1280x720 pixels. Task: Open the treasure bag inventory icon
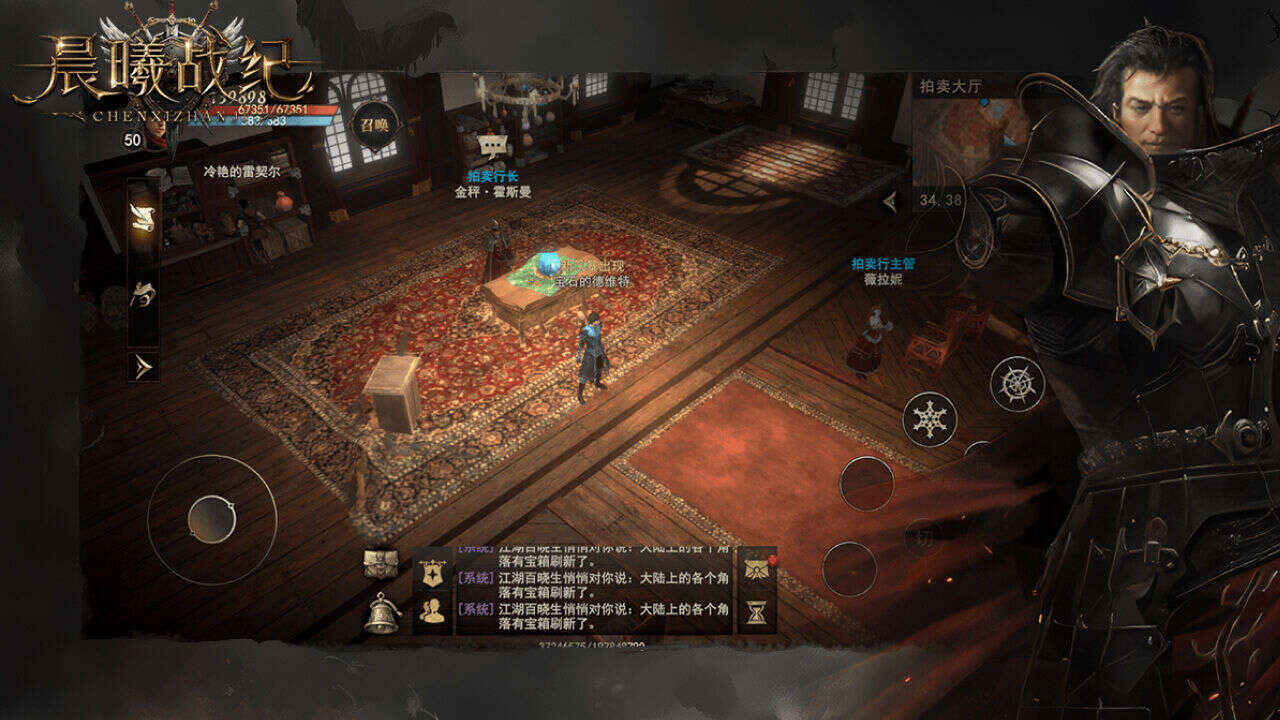click(x=381, y=563)
